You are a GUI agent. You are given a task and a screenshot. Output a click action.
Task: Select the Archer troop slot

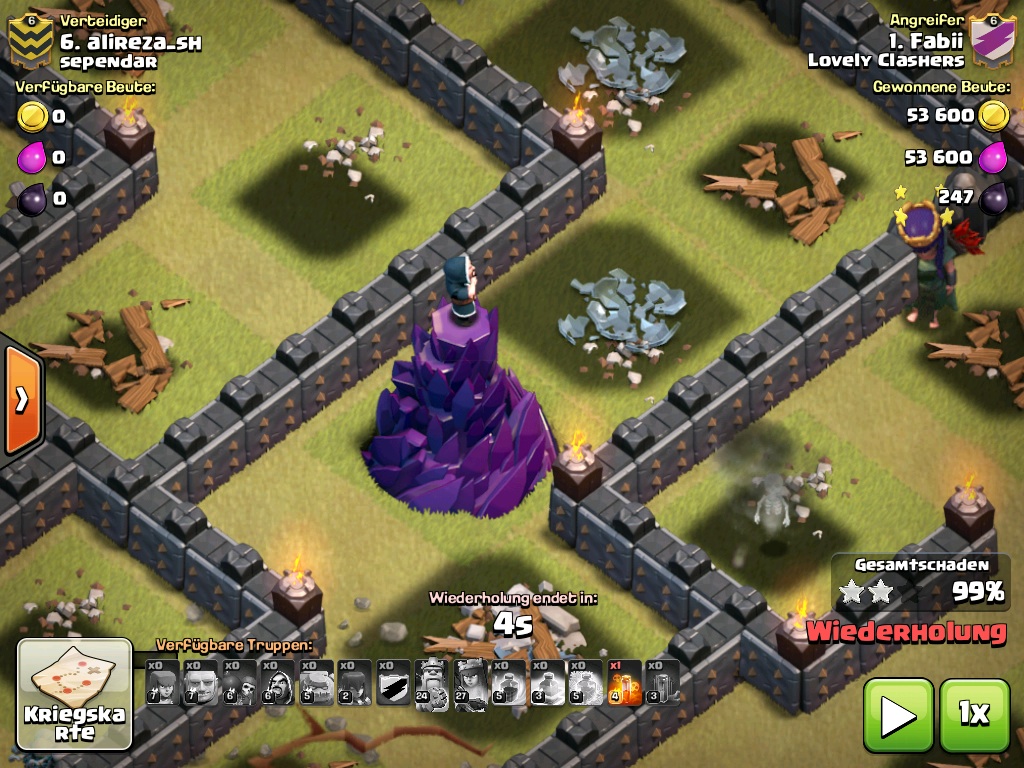point(162,683)
